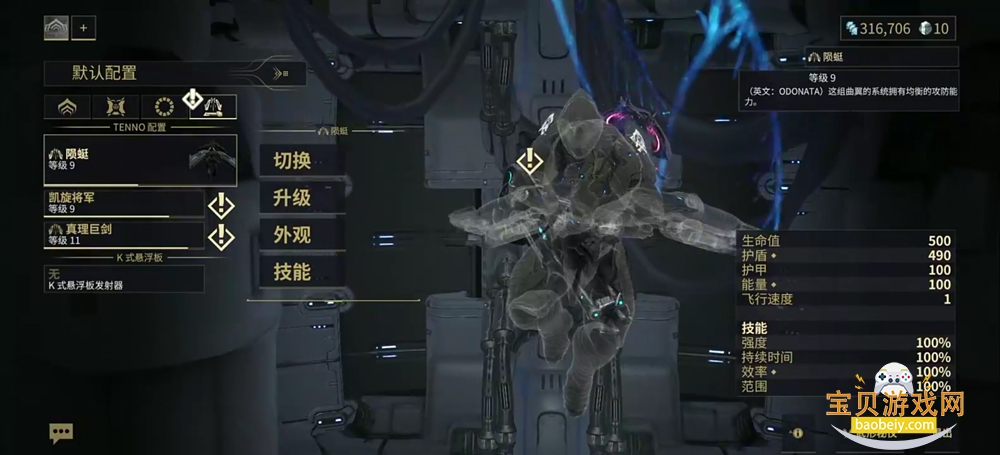Viewport: 1000px width, 455px height.
Task: Open the chat speech bubble
Action: 62,432
